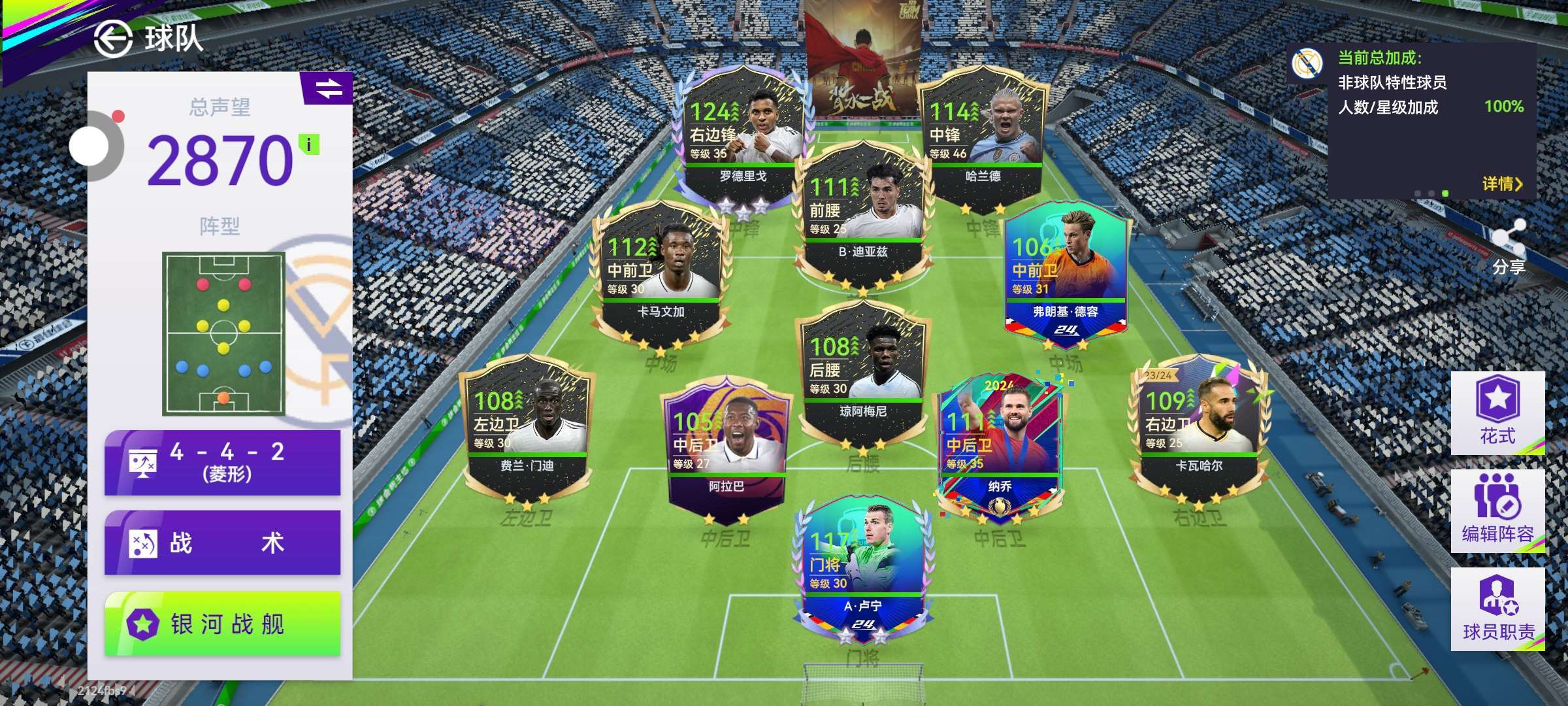
Task: Go back using the arrow button
Action: click(113, 39)
